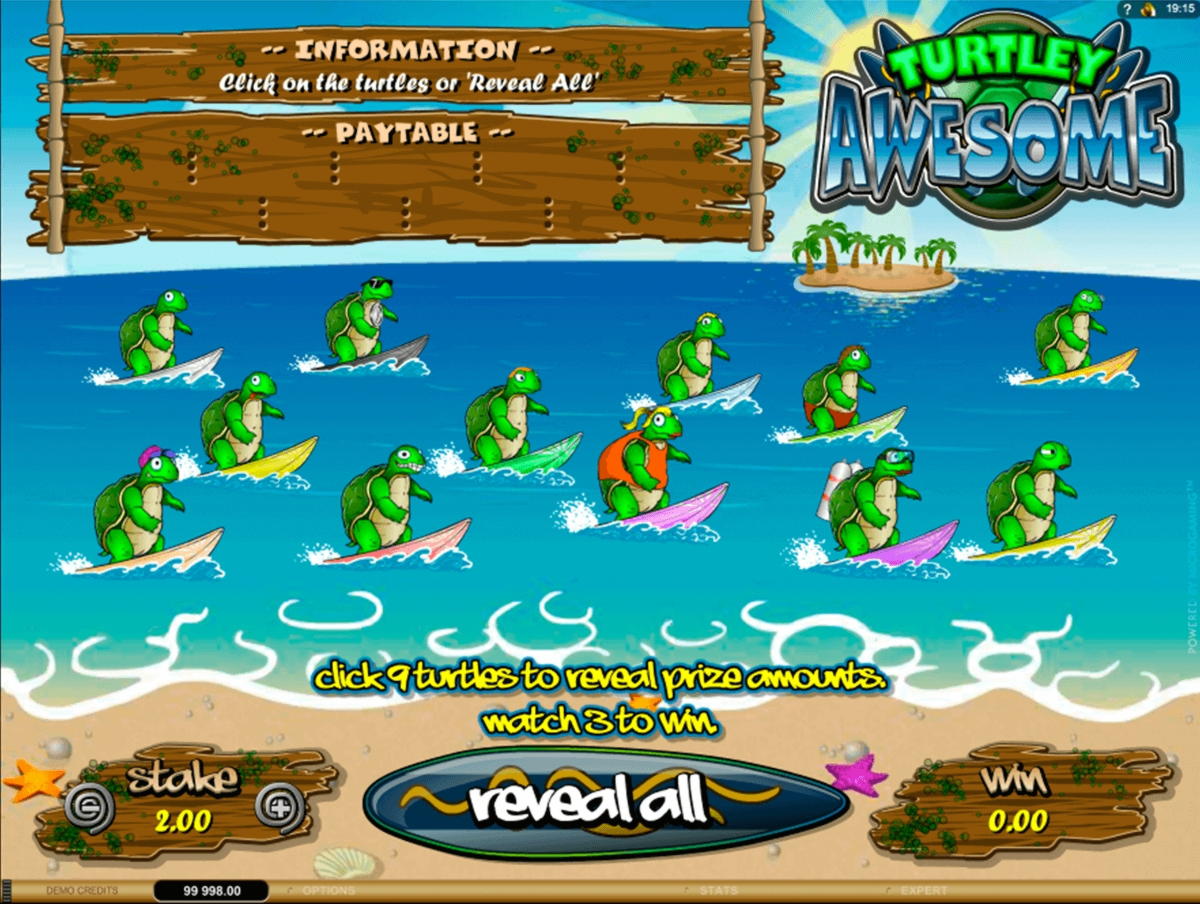The width and height of the screenshot is (1200, 904).
Task: Select the grinning turtle on pink surfboard
Action: click(385, 502)
